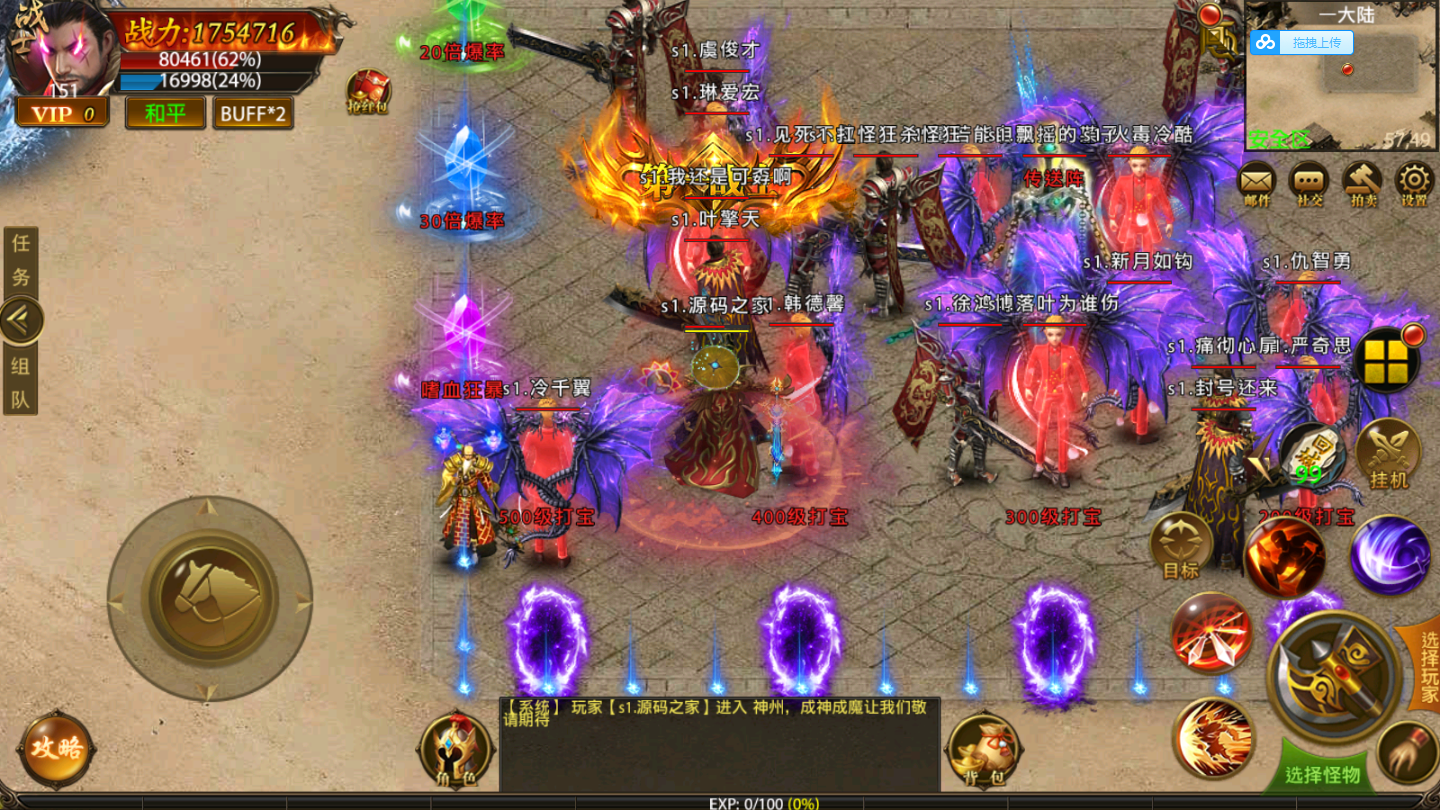Collapse the side panel with the arrow button
This screenshot has width=1440, height=810.
coord(21,321)
